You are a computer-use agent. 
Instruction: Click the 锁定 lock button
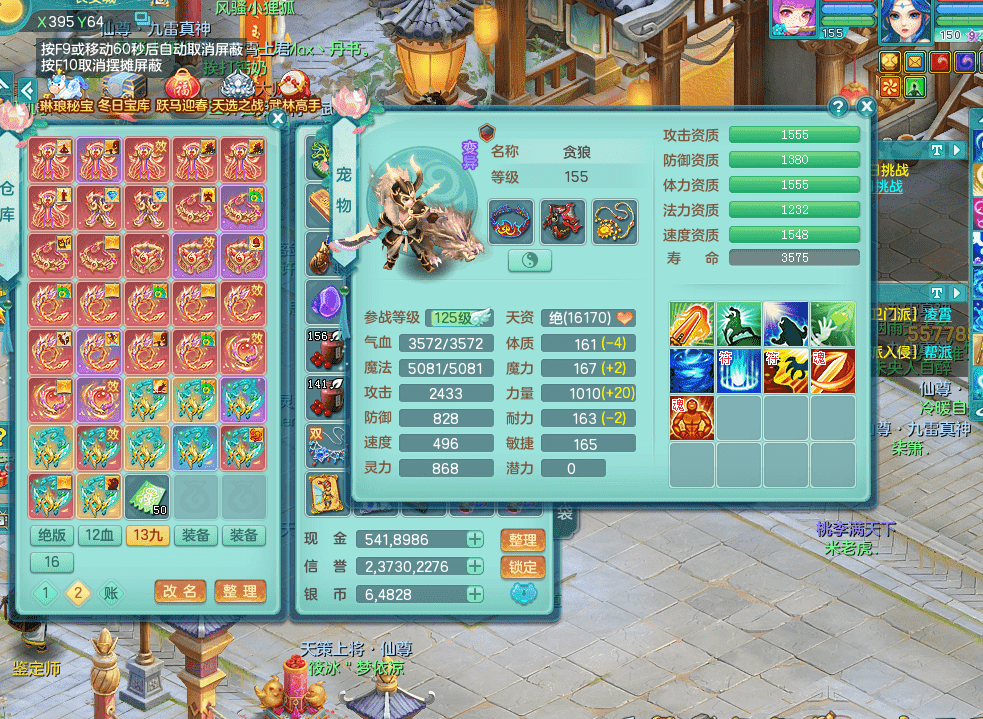[522, 567]
